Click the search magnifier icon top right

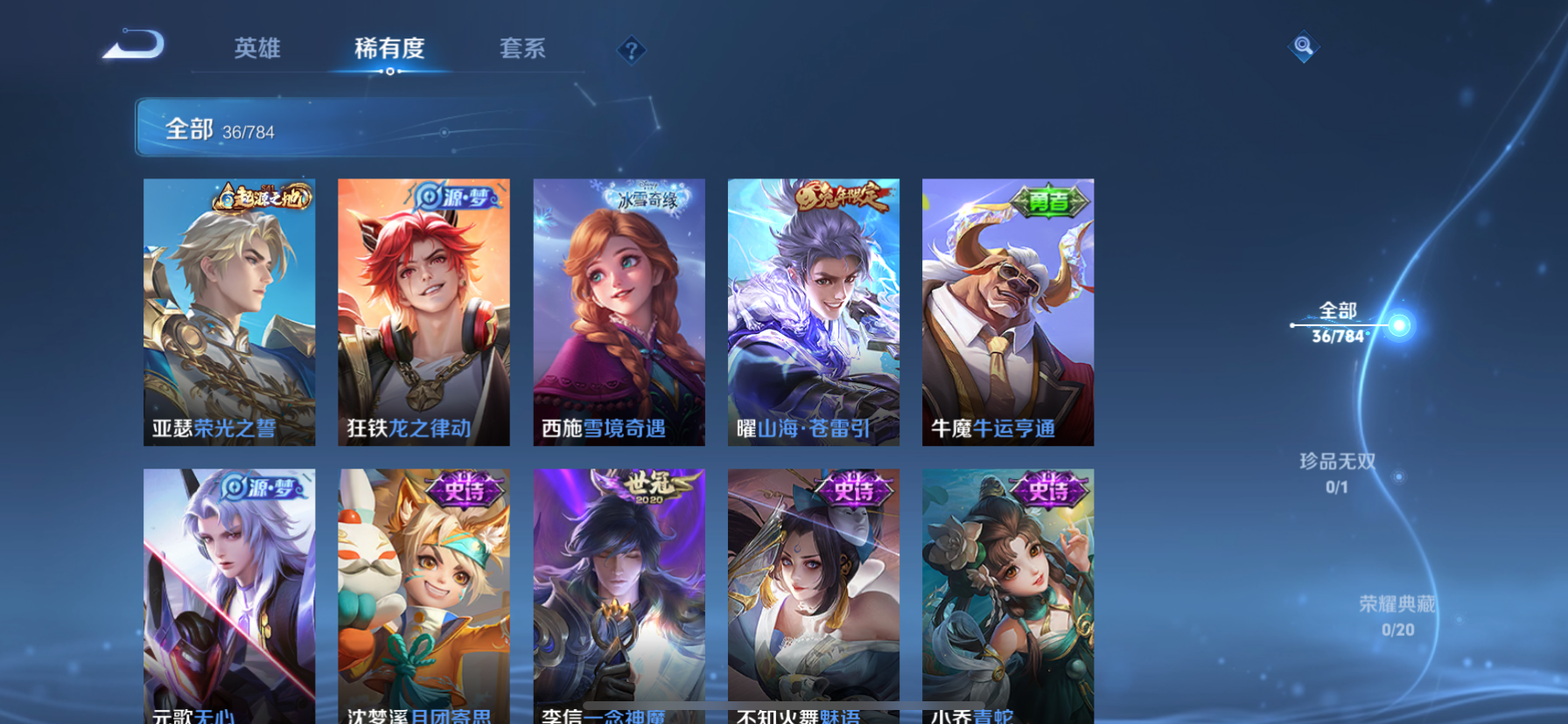[x=1303, y=46]
